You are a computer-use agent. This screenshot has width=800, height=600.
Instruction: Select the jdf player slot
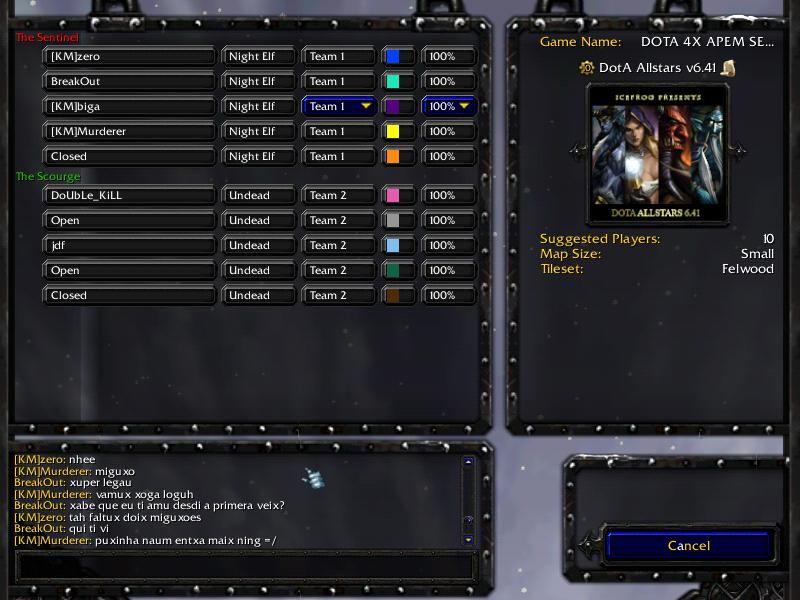tap(130, 245)
